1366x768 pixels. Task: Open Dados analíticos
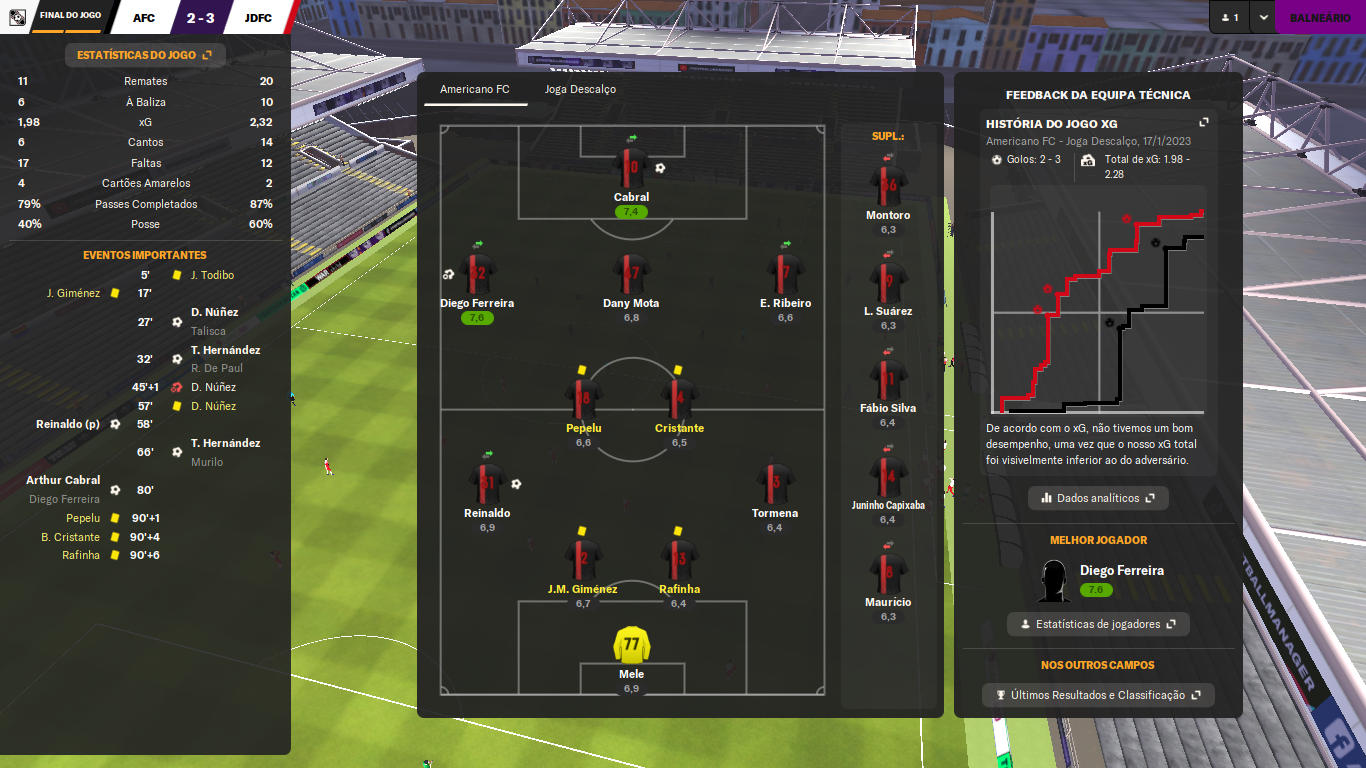pos(1097,498)
